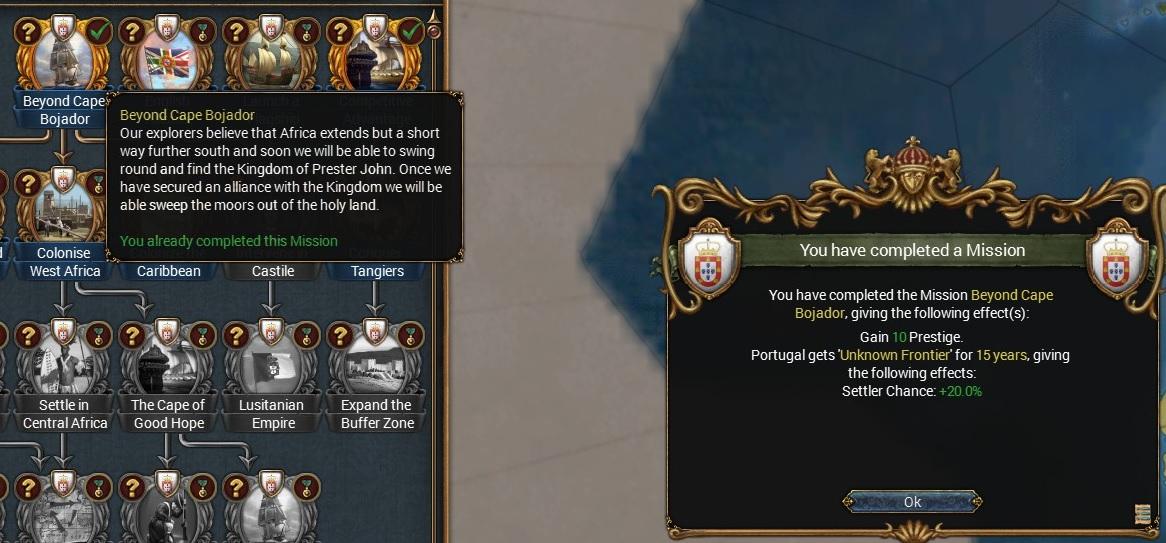Open the Caribbean mission icon
The image size is (1166, 543).
(x=168, y=271)
